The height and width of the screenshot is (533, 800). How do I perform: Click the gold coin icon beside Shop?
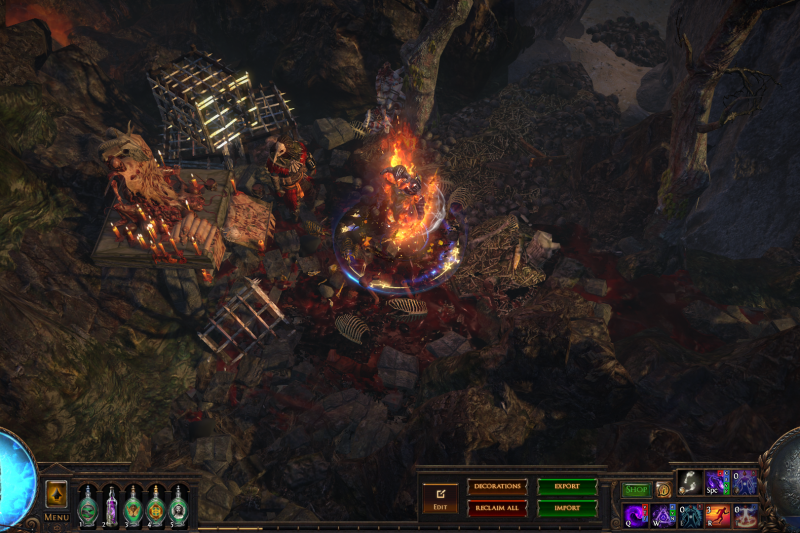(x=662, y=490)
